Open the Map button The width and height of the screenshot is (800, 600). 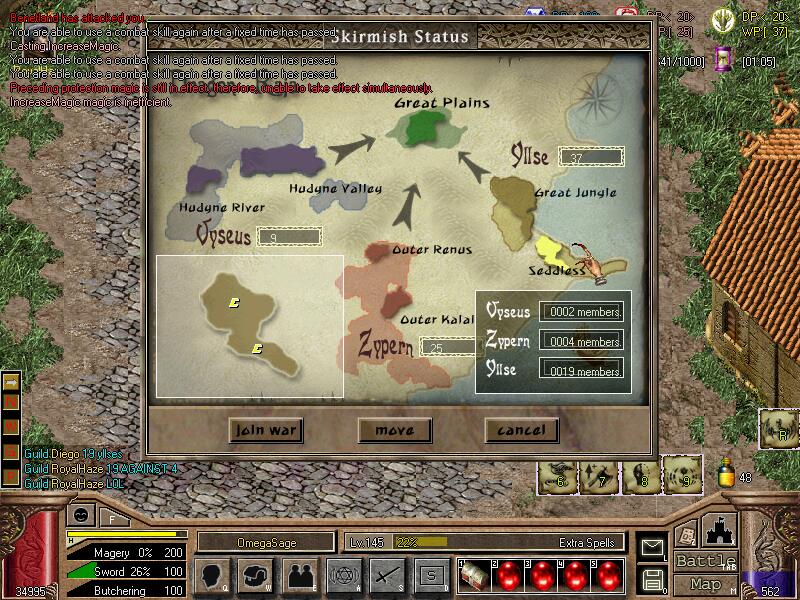704,584
